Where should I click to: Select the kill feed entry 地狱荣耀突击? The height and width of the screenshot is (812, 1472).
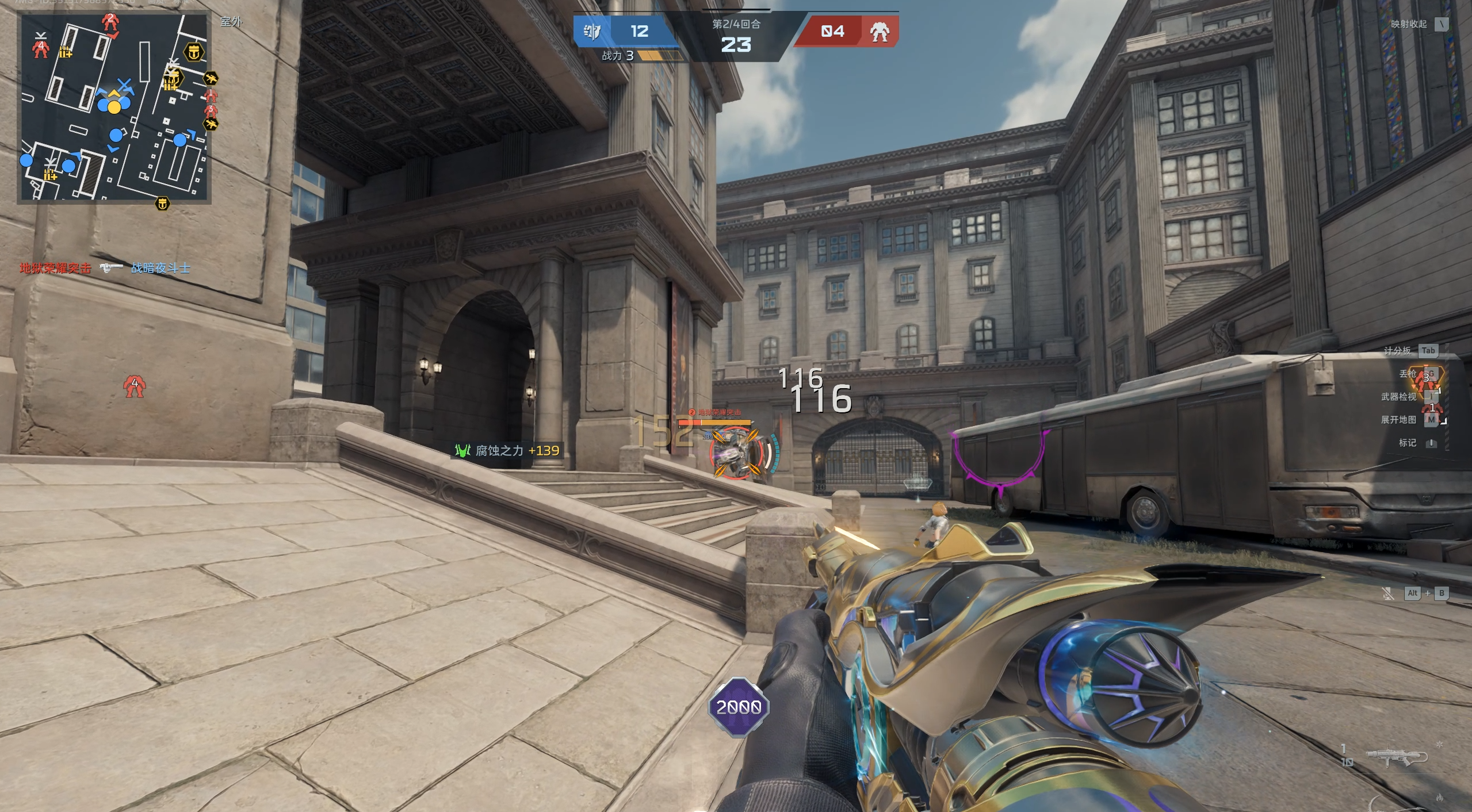click(55, 268)
